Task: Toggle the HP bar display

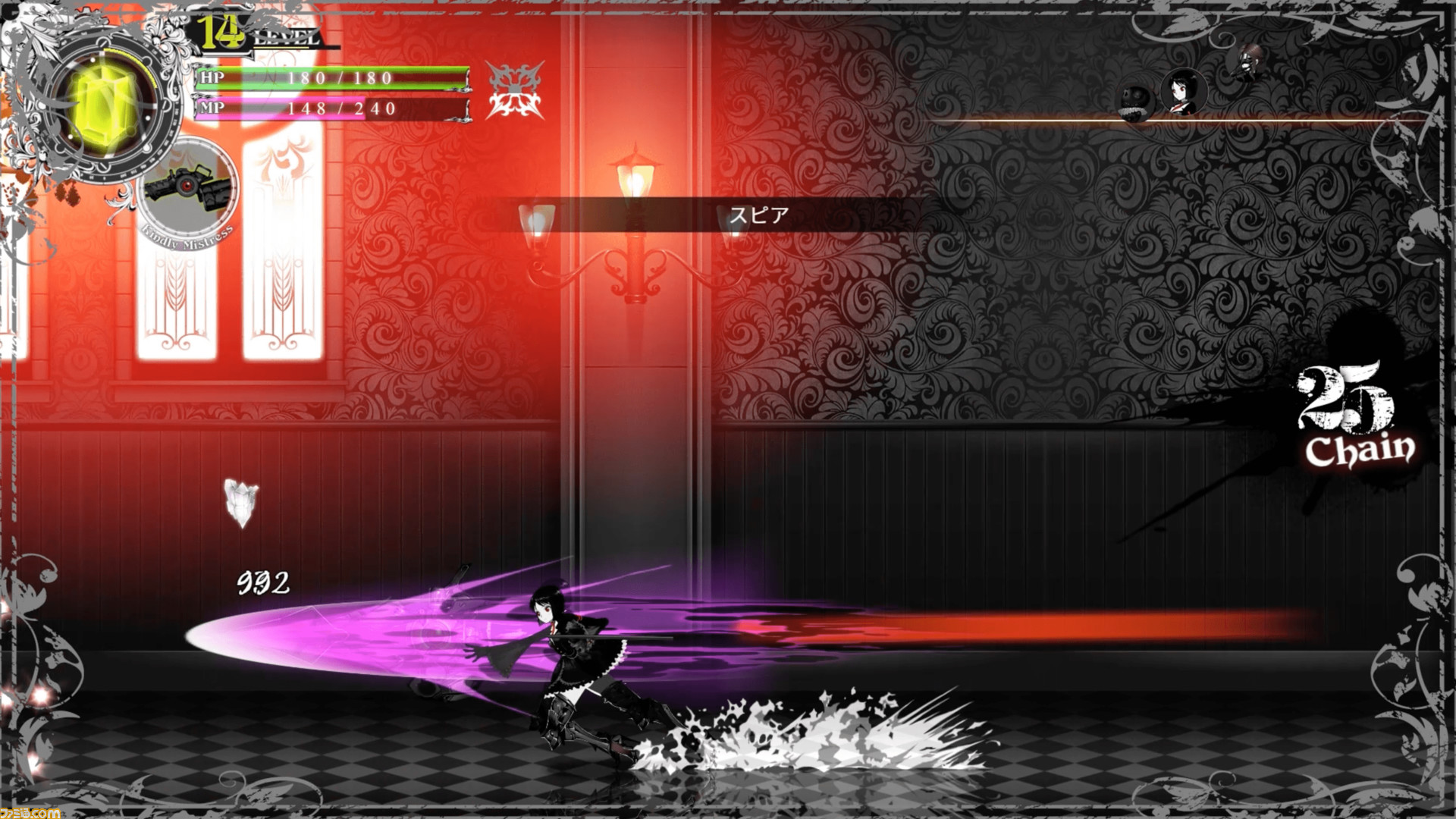Action: (330, 76)
